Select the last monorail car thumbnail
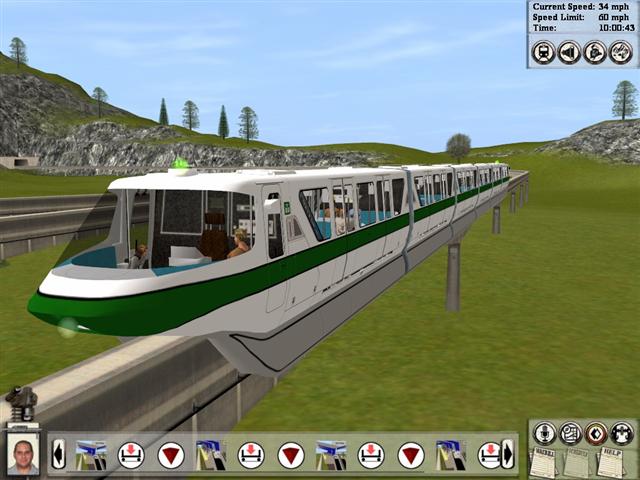This screenshot has width=640, height=480. (450, 455)
